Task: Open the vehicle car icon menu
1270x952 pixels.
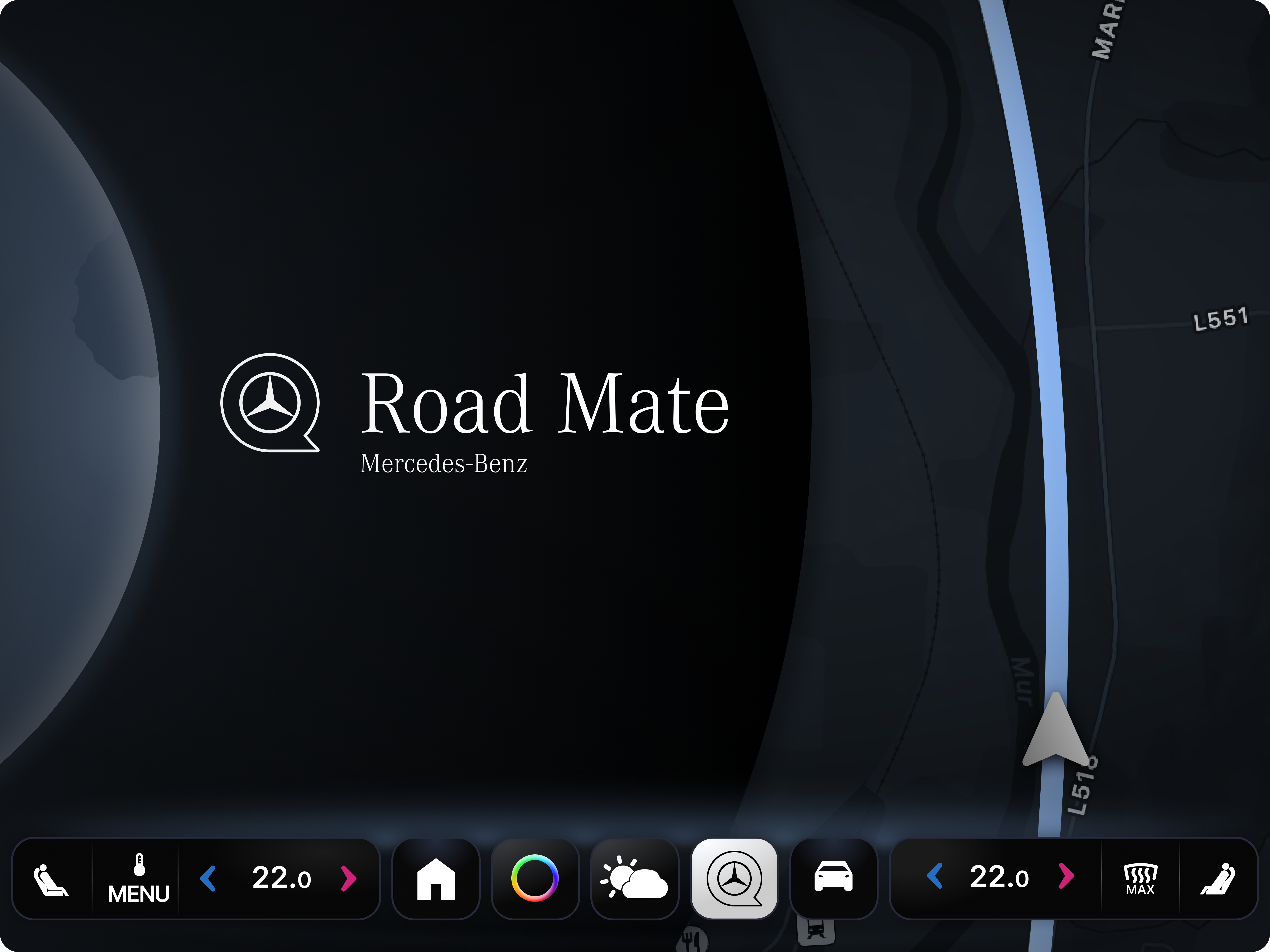Action: tap(833, 879)
